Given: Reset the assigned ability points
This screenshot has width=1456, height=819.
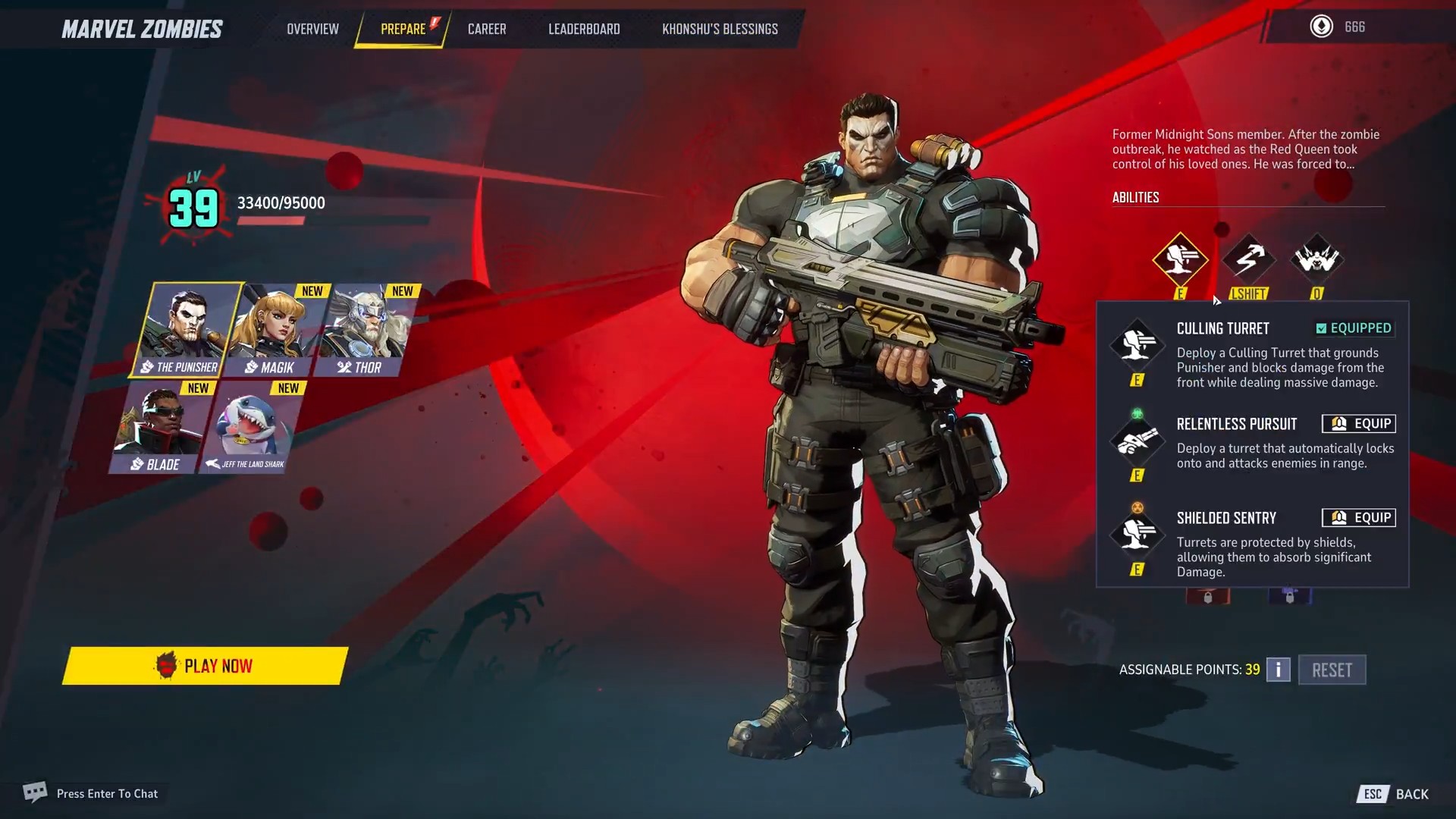Looking at the screenshot, I should point(1332,670).
